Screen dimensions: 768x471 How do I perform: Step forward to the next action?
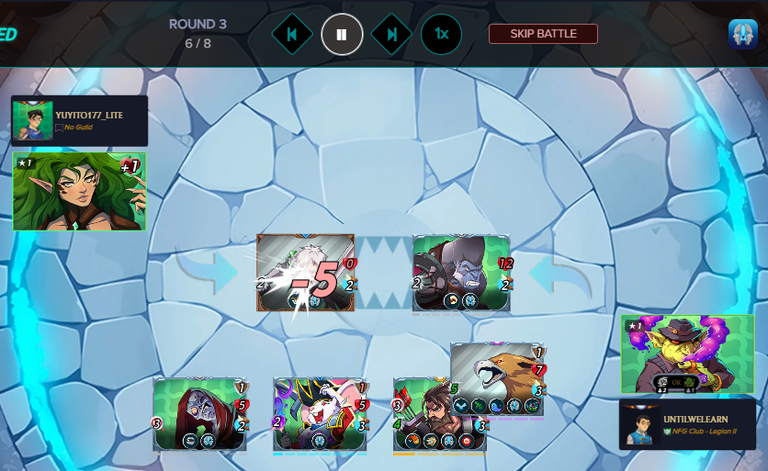[x=392, y=34]
